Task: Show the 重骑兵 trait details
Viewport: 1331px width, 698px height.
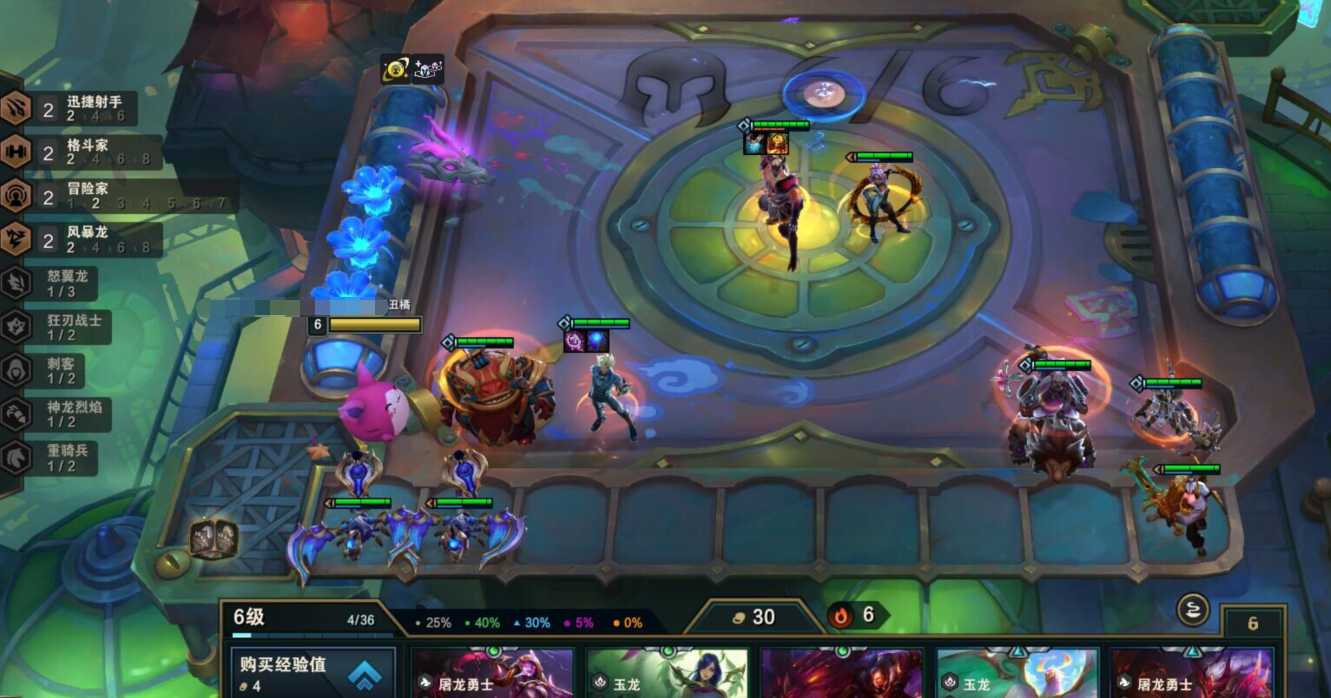Action: [50, 457]
